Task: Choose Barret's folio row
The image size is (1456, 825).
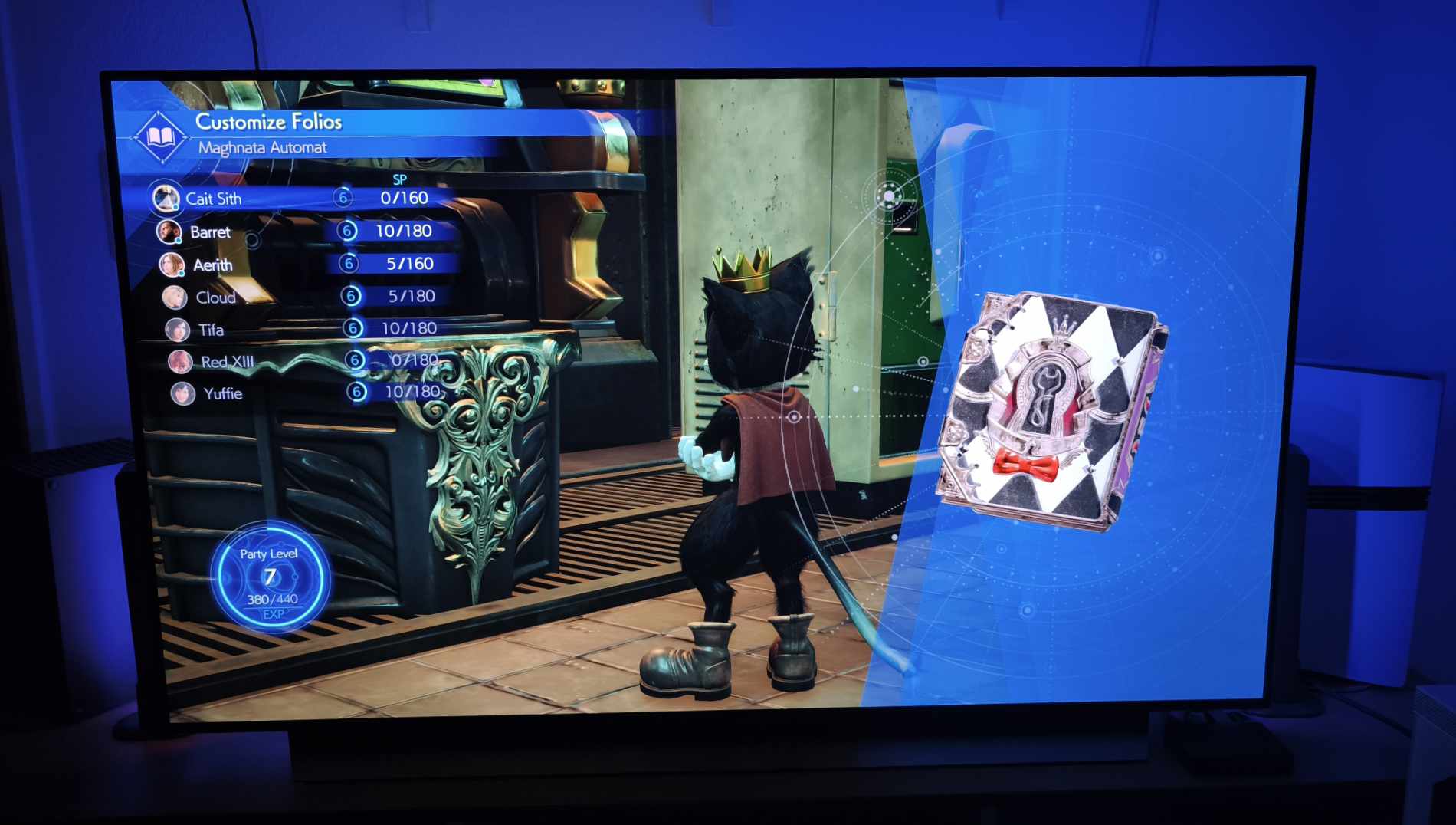Action: pos(210,232)
